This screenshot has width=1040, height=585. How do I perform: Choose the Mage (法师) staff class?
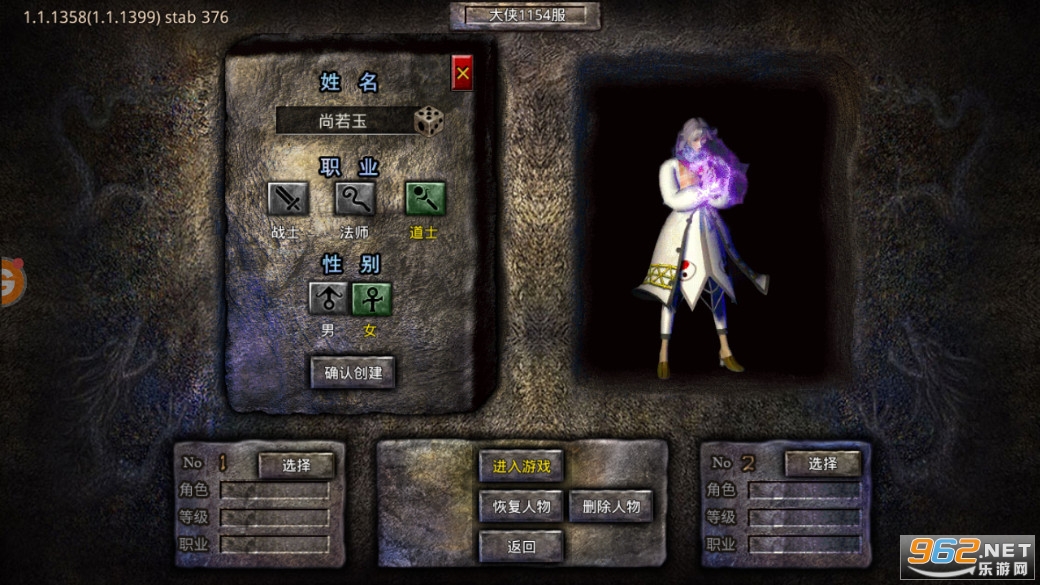click(355, 199)
